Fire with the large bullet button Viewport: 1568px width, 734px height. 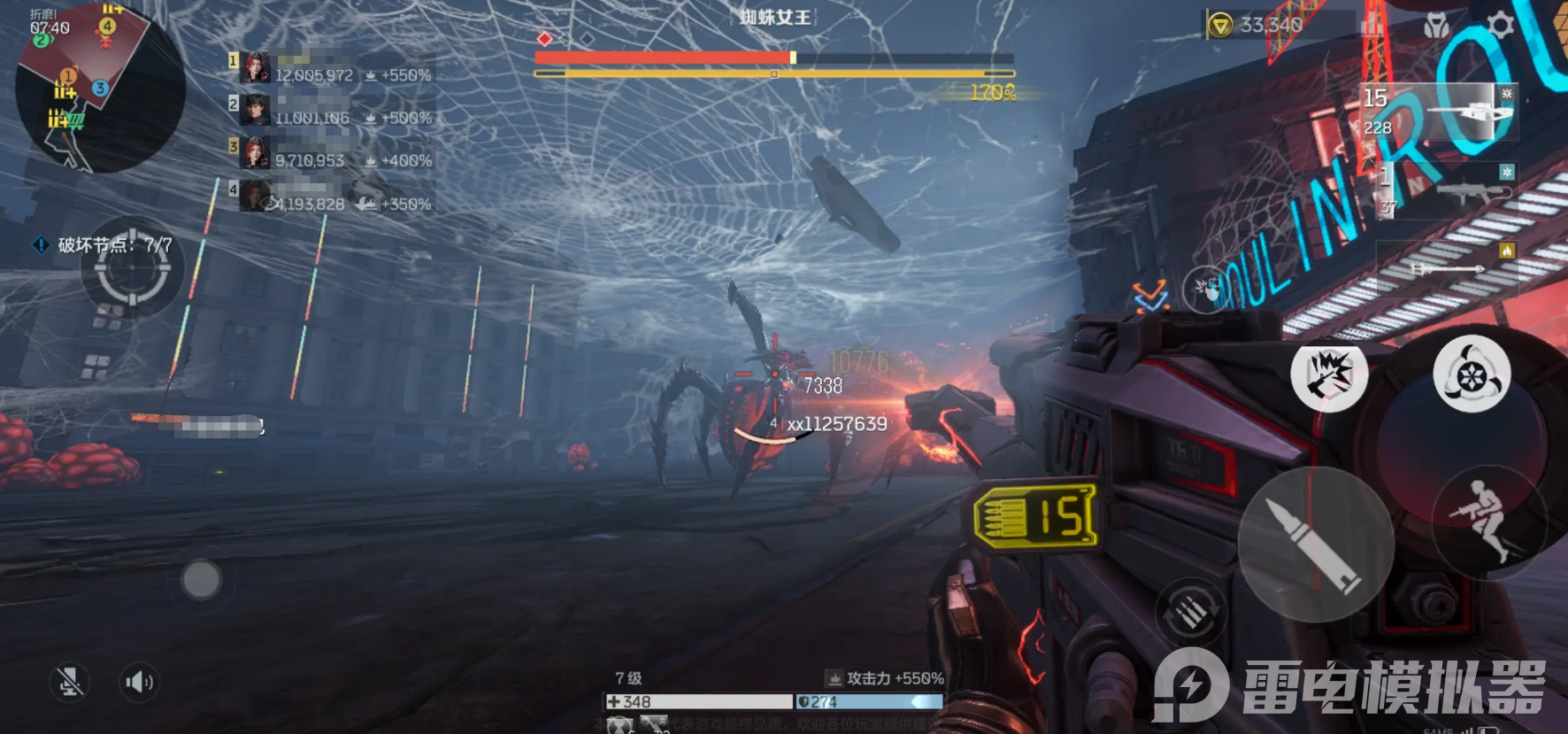1316,545
